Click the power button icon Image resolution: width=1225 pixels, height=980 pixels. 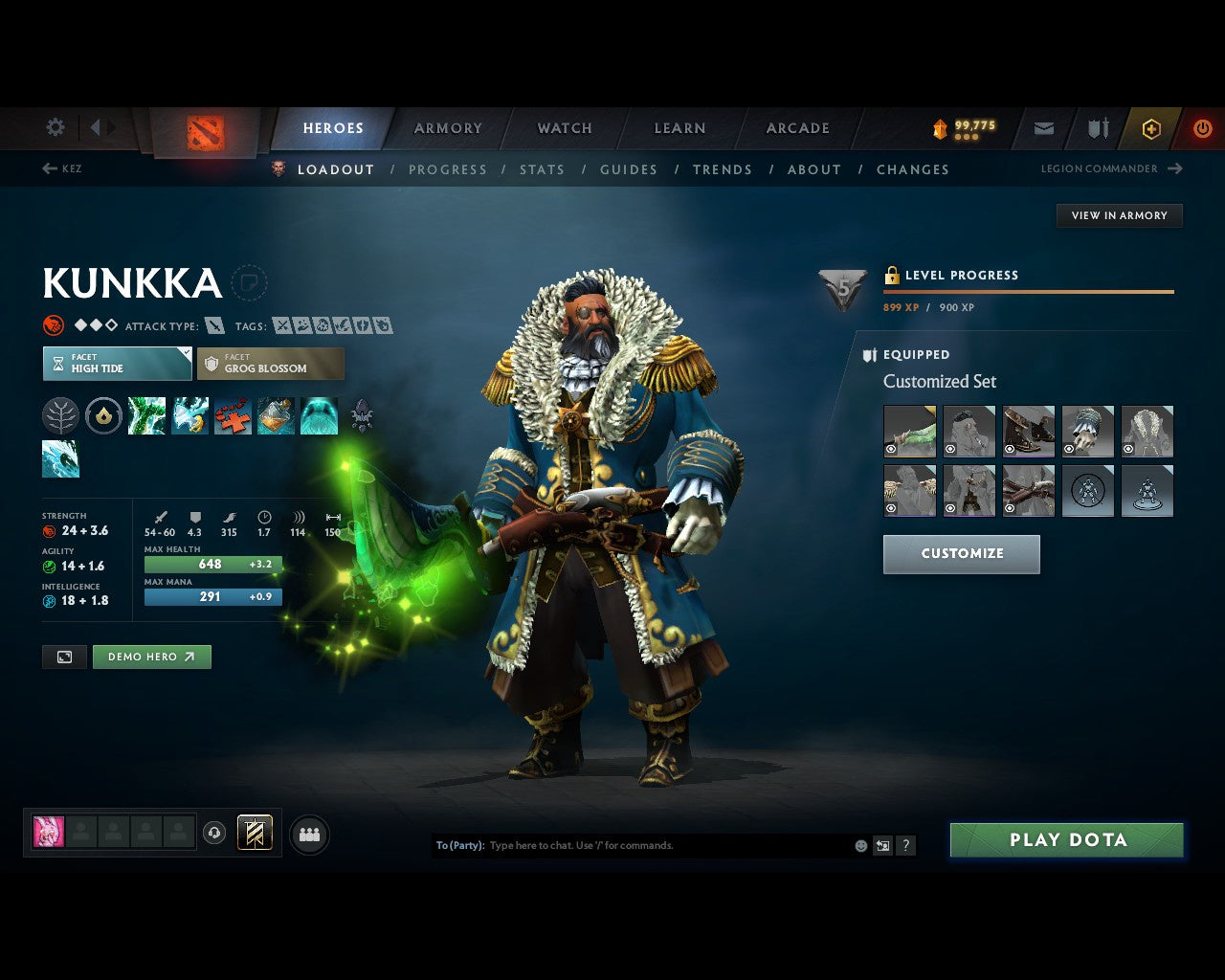click(1202, 127)
